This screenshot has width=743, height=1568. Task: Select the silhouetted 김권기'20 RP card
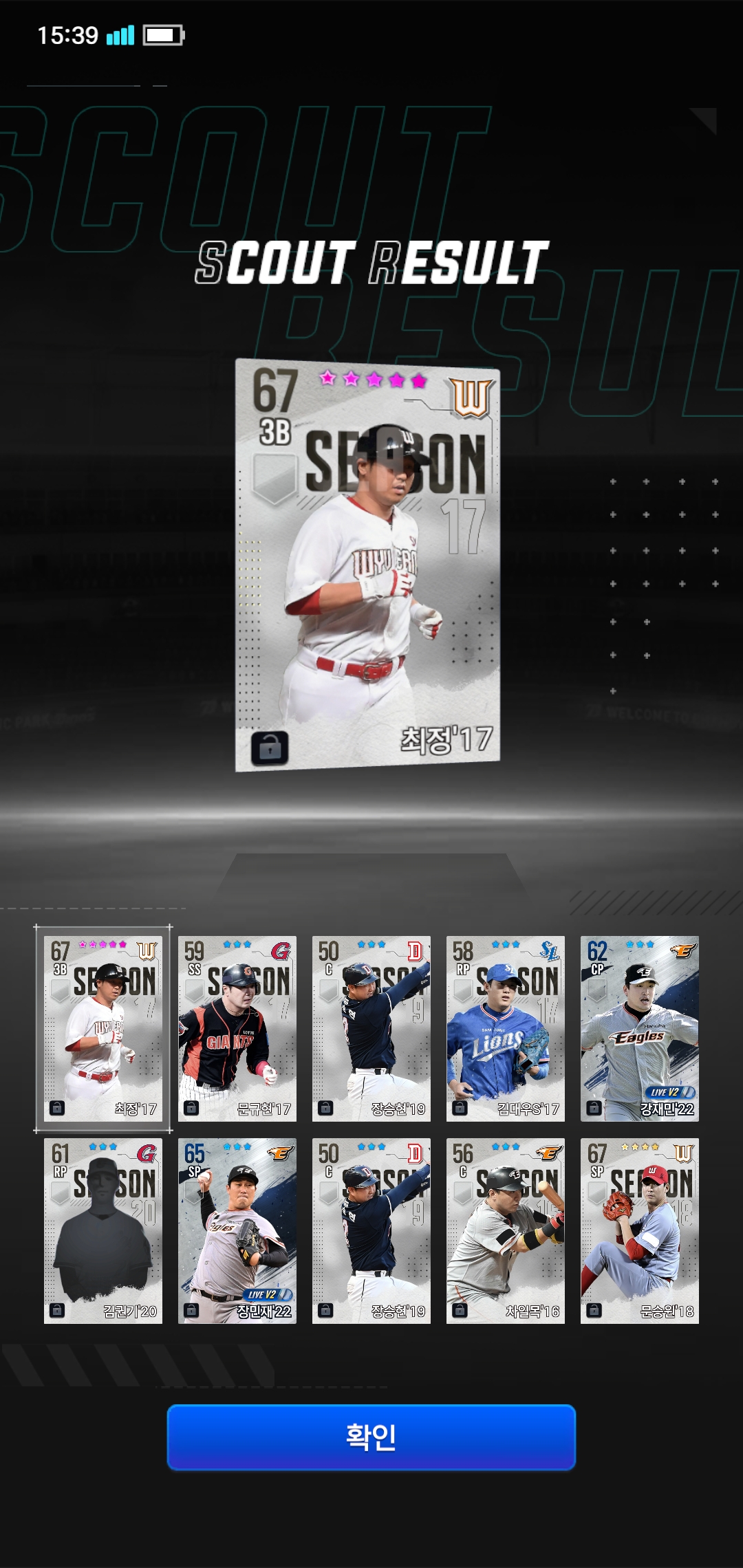click(103, 1230)
